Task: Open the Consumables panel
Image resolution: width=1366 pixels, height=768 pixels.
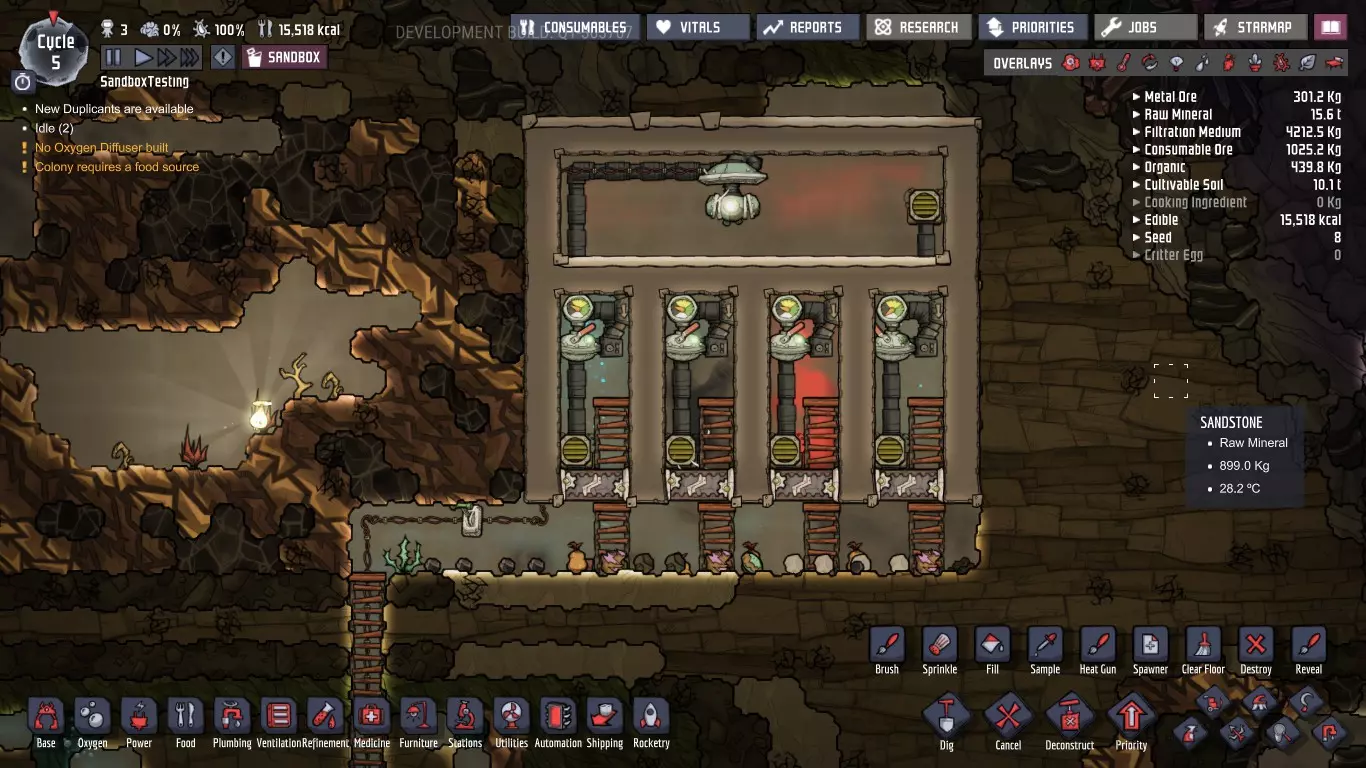Action: tap(574, 27)
